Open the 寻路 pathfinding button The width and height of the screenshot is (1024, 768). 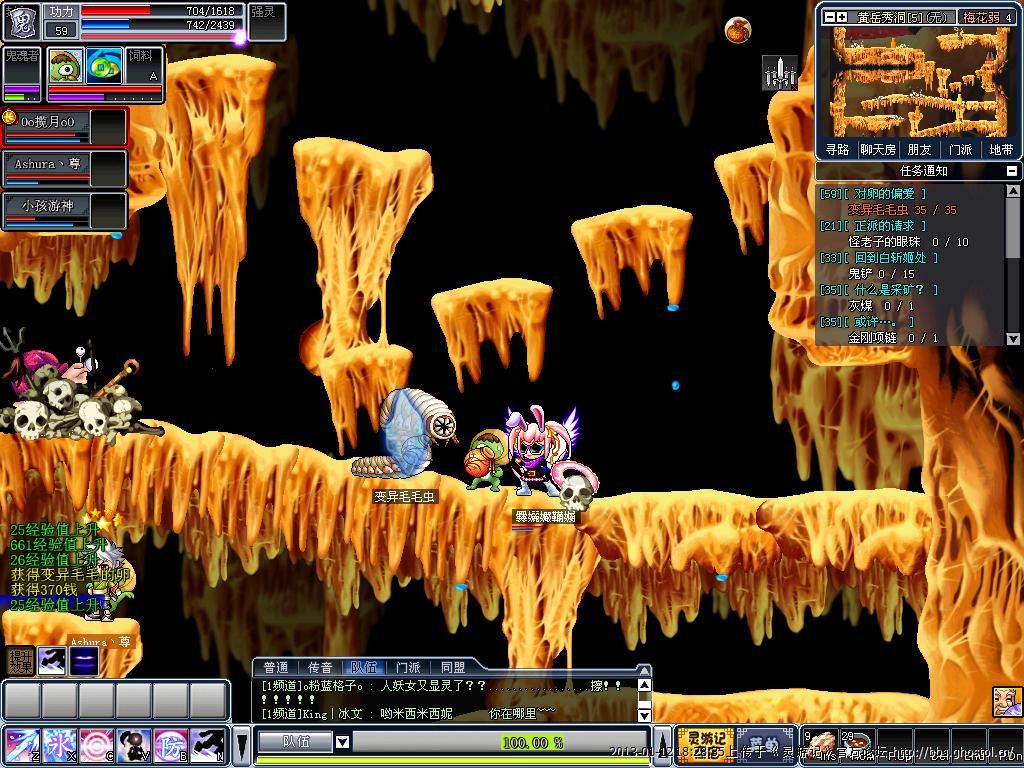pos(838,150)
